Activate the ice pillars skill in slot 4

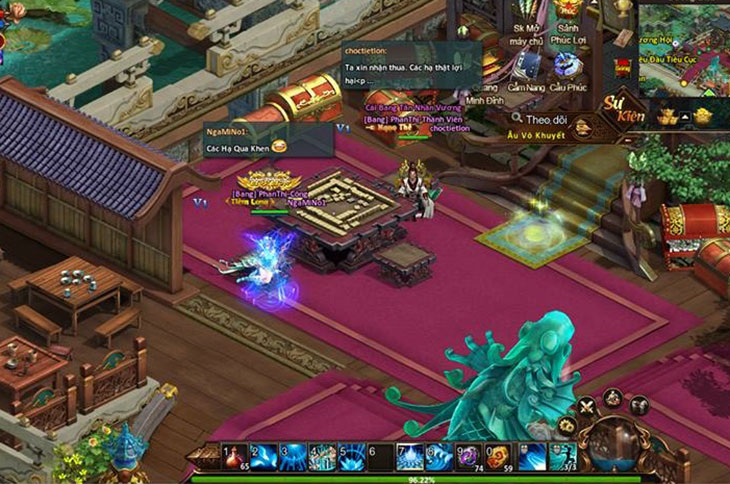[322, 456]
